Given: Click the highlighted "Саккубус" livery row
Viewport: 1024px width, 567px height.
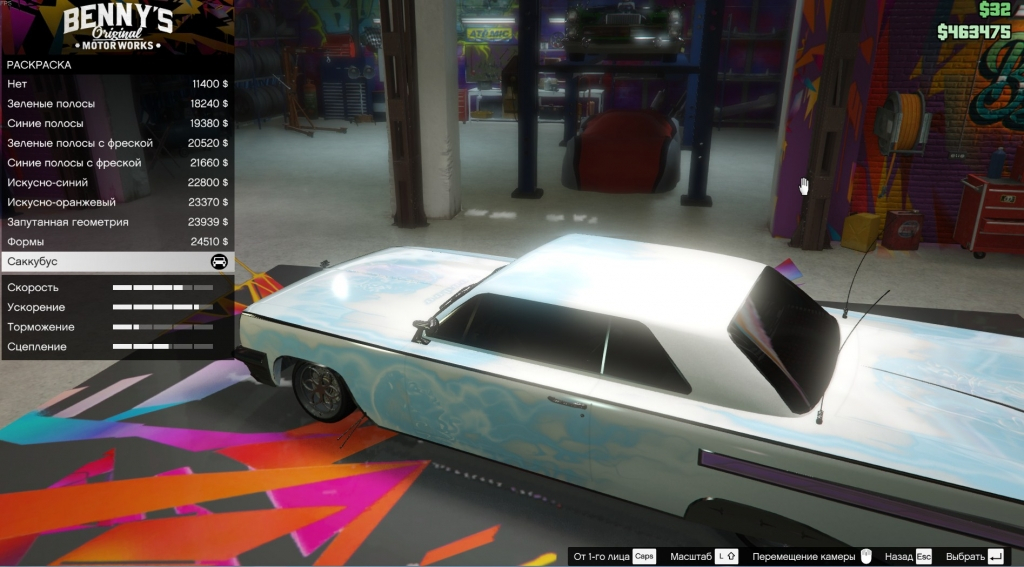Looking at the screenshot, I should (117, 262).
